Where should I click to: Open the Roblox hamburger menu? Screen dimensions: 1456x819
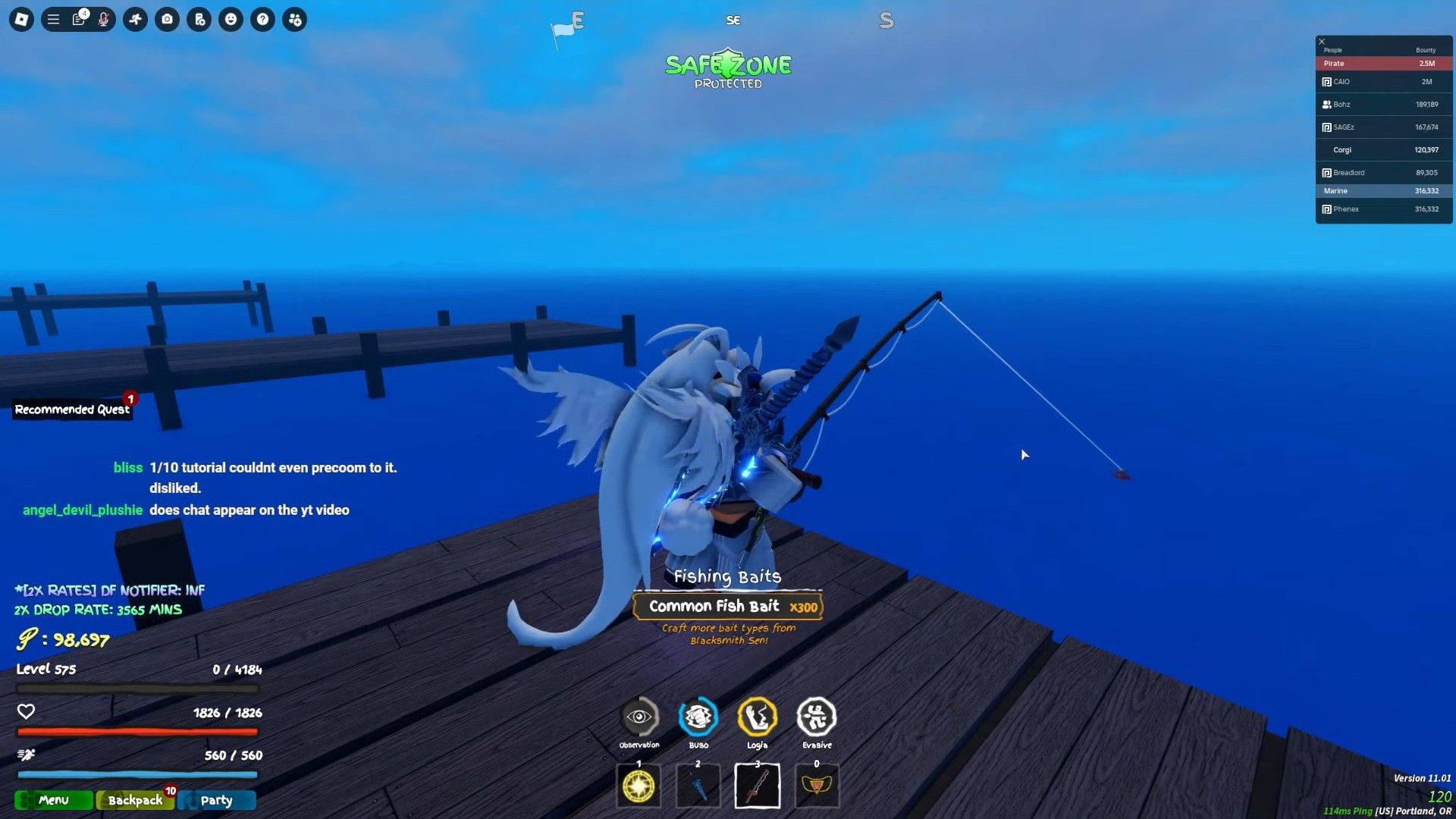53,20
